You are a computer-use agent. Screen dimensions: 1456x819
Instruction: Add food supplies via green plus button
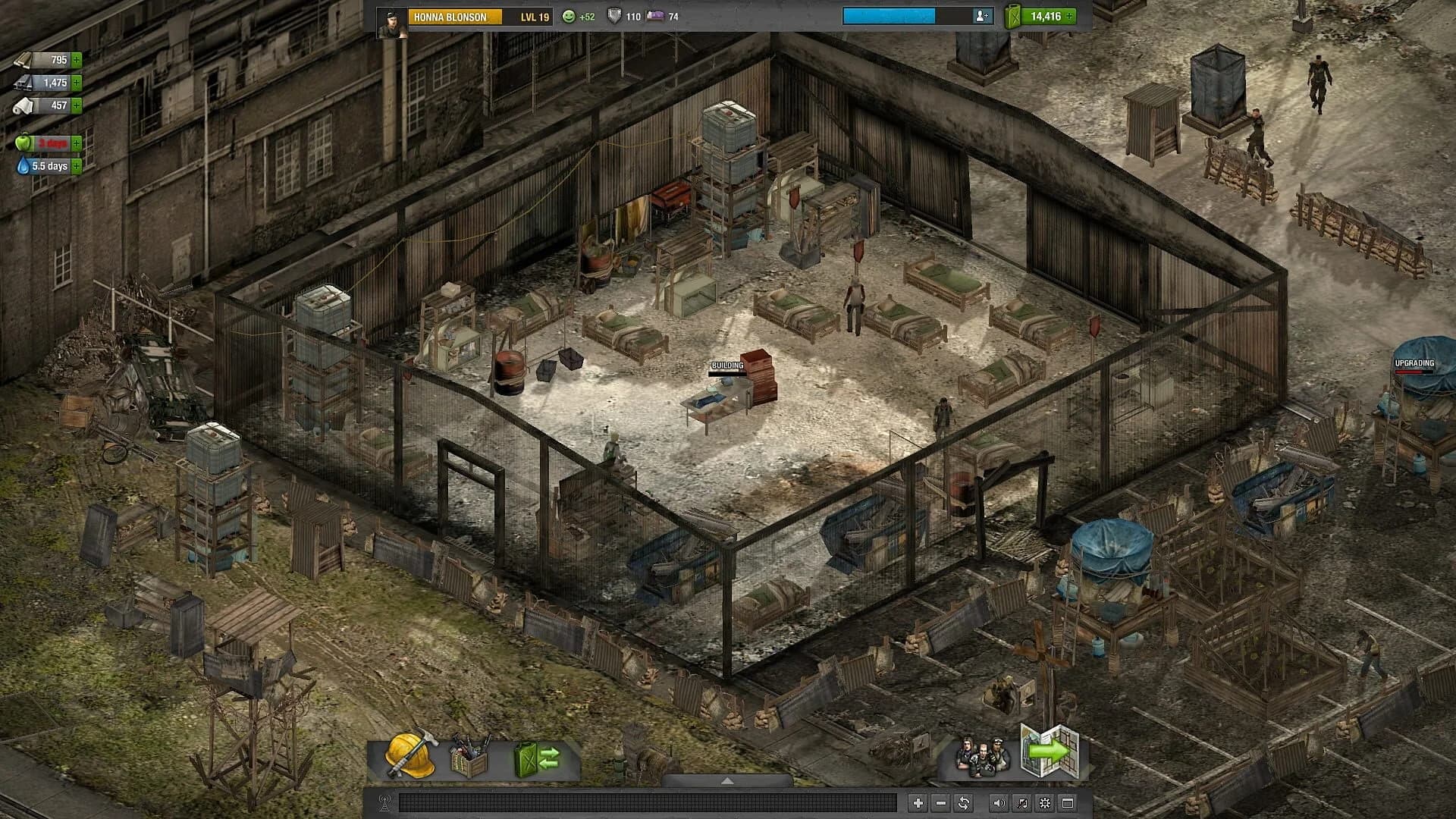click(76, 142)
